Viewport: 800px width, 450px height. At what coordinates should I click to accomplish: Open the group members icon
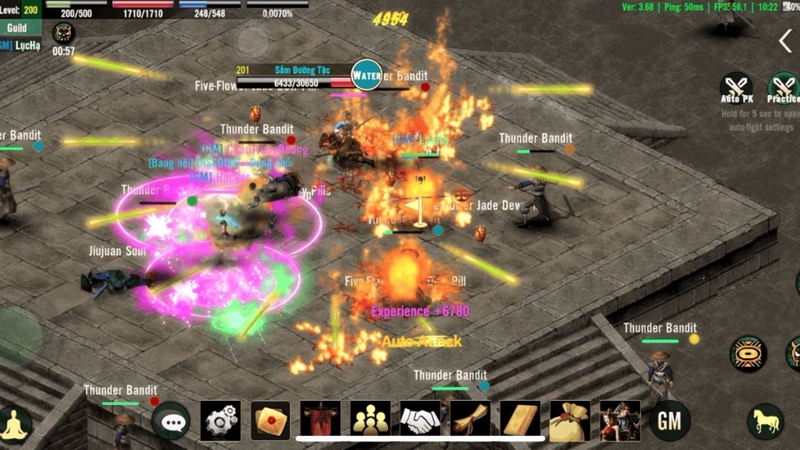click(370, 421)
